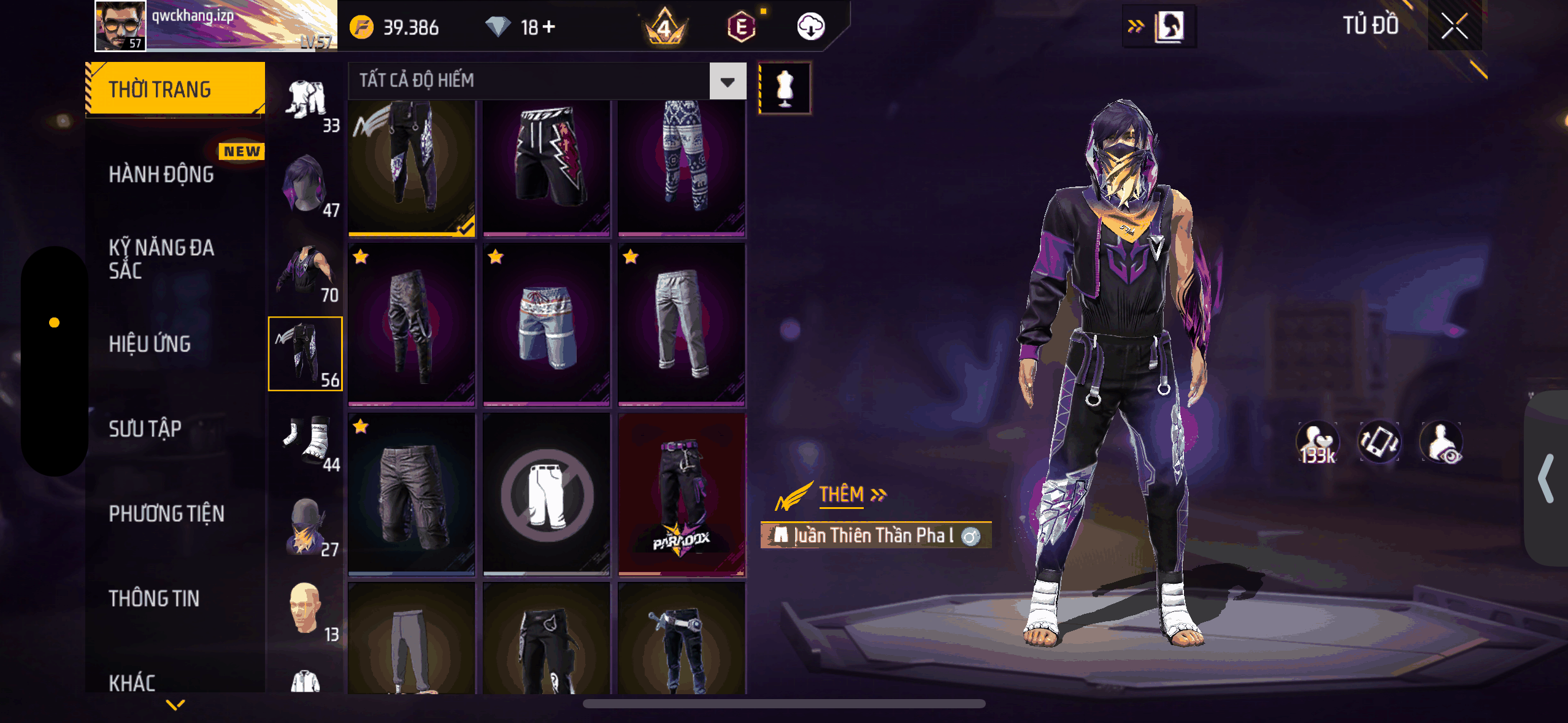Screen dimensions: 1568x723
Task: Open the Tất Cả Độ Hiếm rarity dropdown
Action: click(728, 81)
